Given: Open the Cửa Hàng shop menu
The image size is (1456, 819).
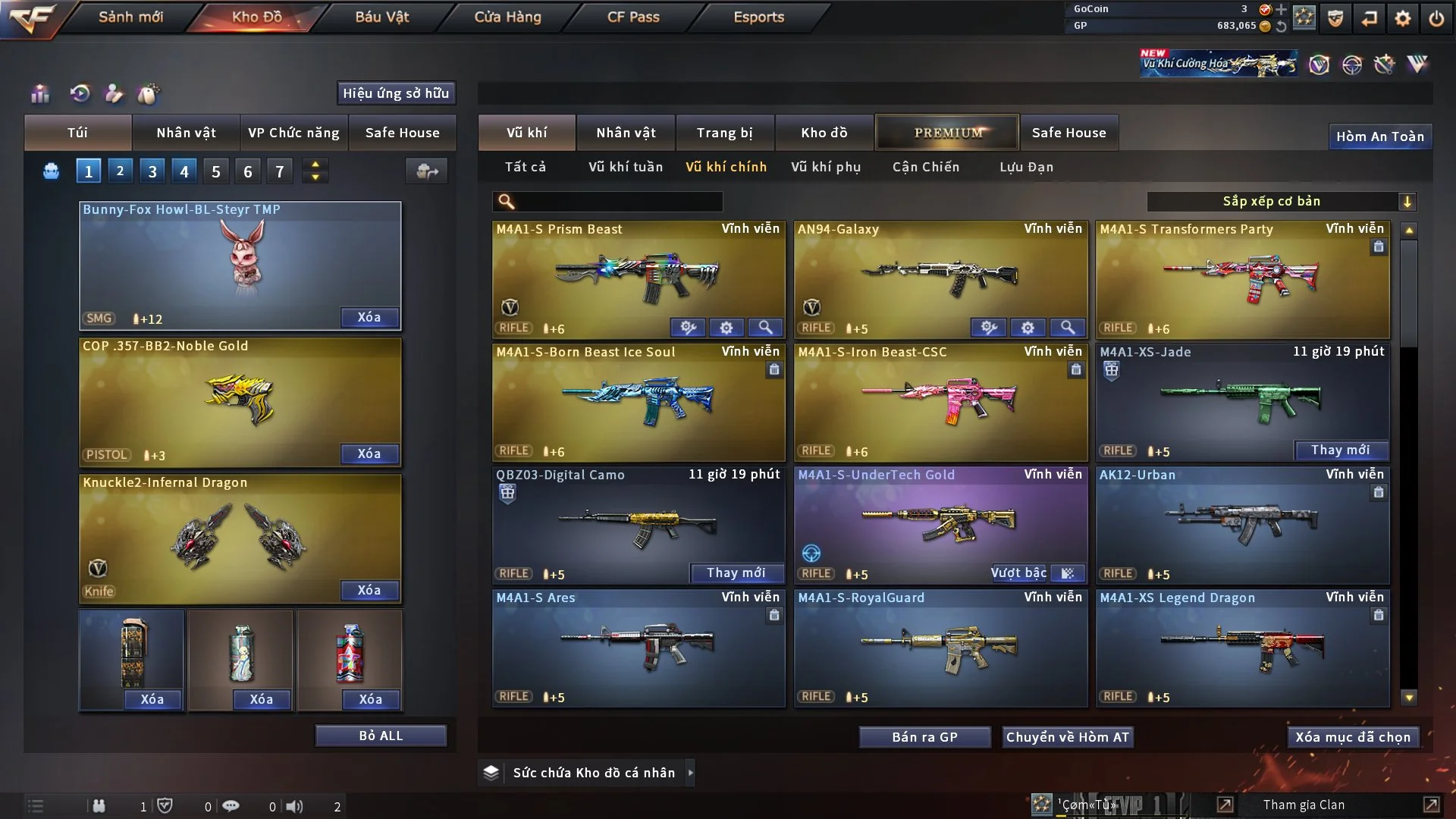Looking at the screenshot, I should point(507,17).
